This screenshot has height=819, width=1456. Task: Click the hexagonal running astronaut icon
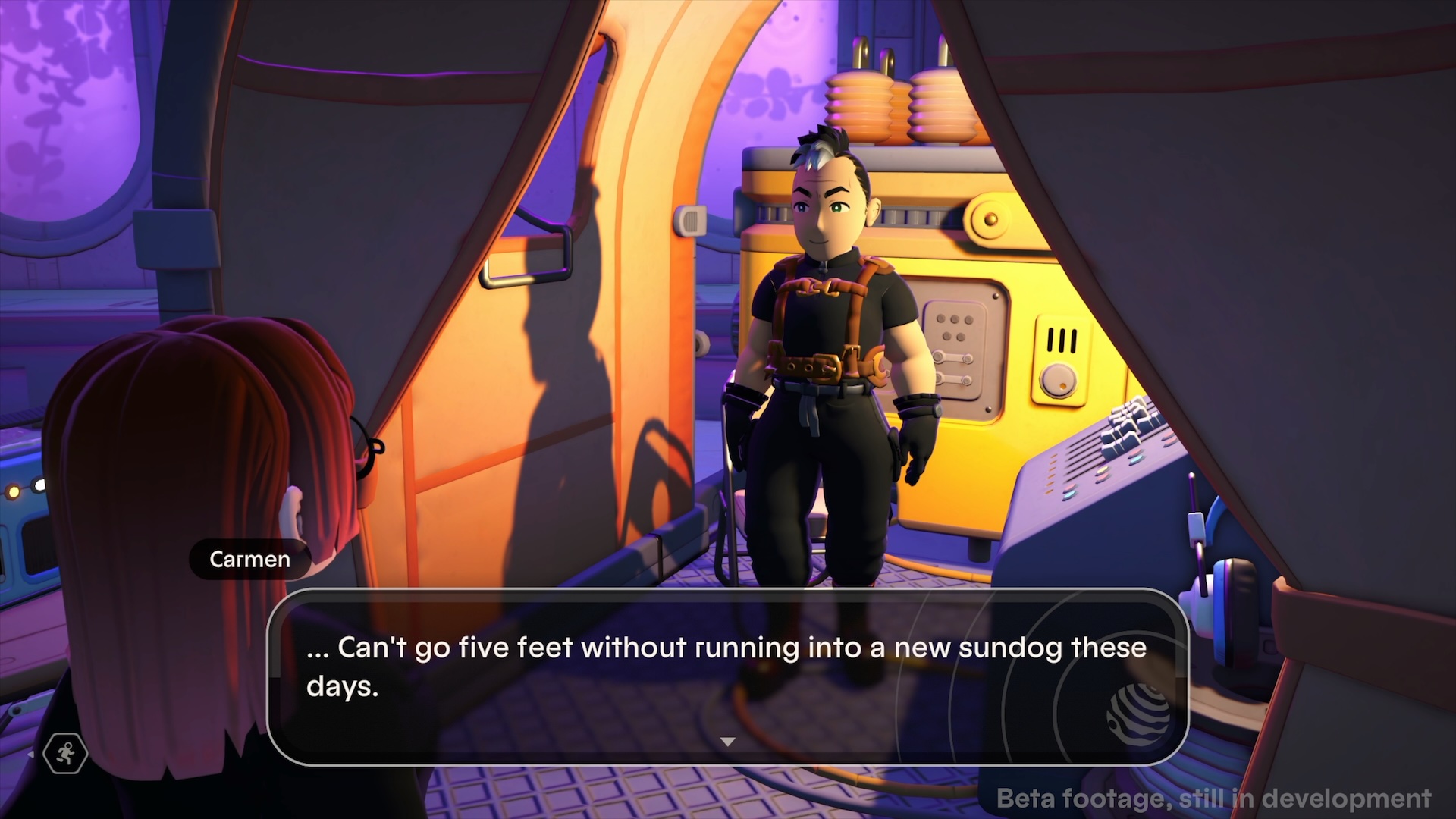[x=66, y=754]
